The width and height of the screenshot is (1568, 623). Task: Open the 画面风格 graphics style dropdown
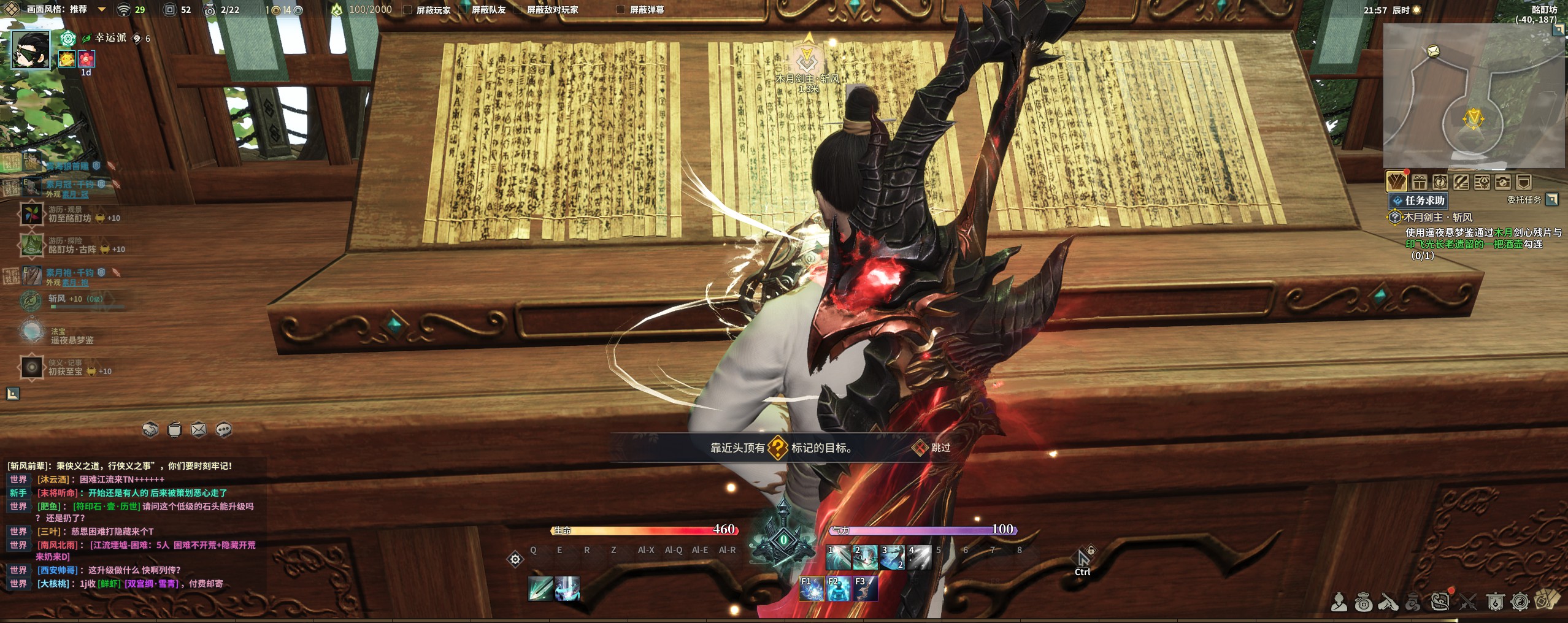point(102,10)
